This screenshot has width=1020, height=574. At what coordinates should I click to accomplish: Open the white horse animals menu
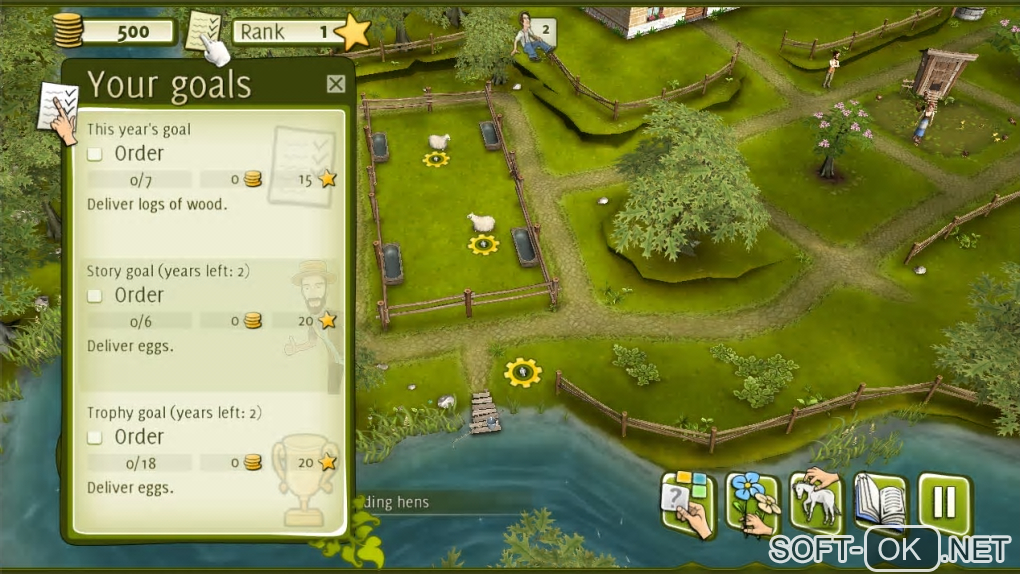(815, 503)
